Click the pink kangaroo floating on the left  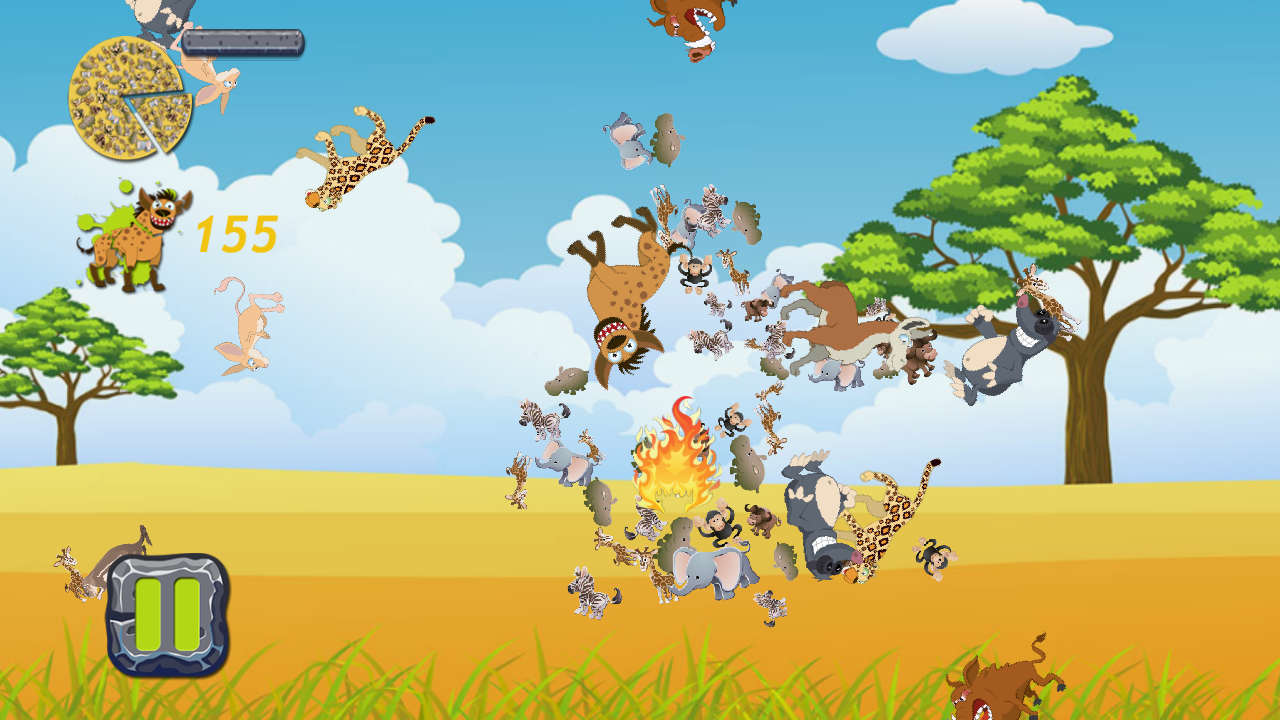(245, 325)
